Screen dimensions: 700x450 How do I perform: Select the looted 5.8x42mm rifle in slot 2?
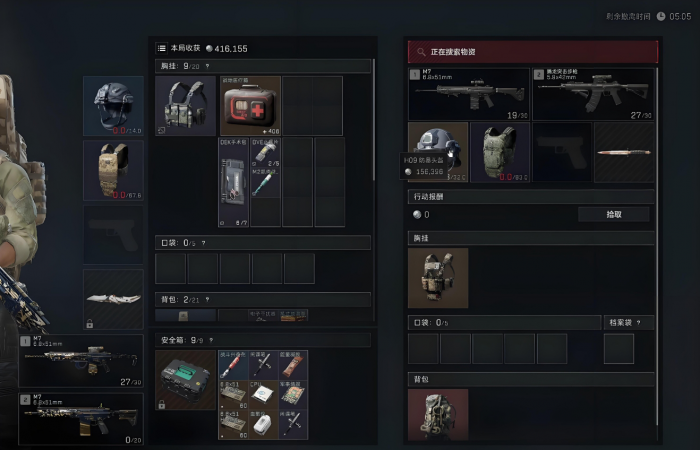click(594, 93)
